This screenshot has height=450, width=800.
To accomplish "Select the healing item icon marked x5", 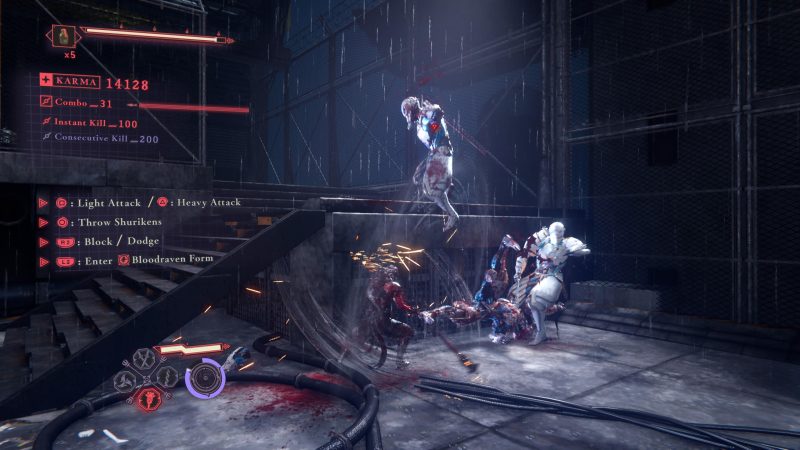I will tap(62, 37).
